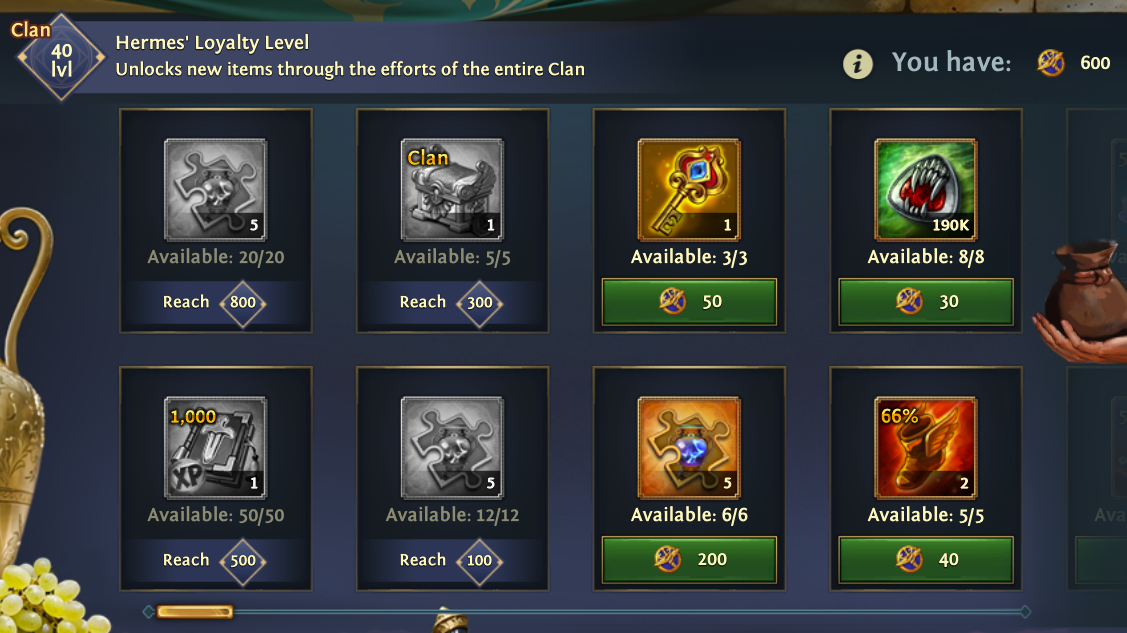The image size is (1127, 633).
Task: Click the Reach 100 loyalty requirement
Action: (x=452, y=560)
